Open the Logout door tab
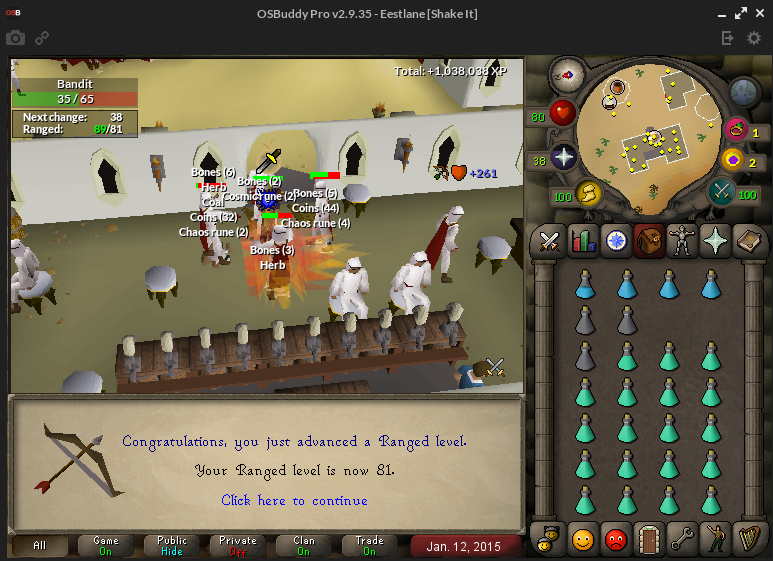773x561 pixels. pos(649,539)
